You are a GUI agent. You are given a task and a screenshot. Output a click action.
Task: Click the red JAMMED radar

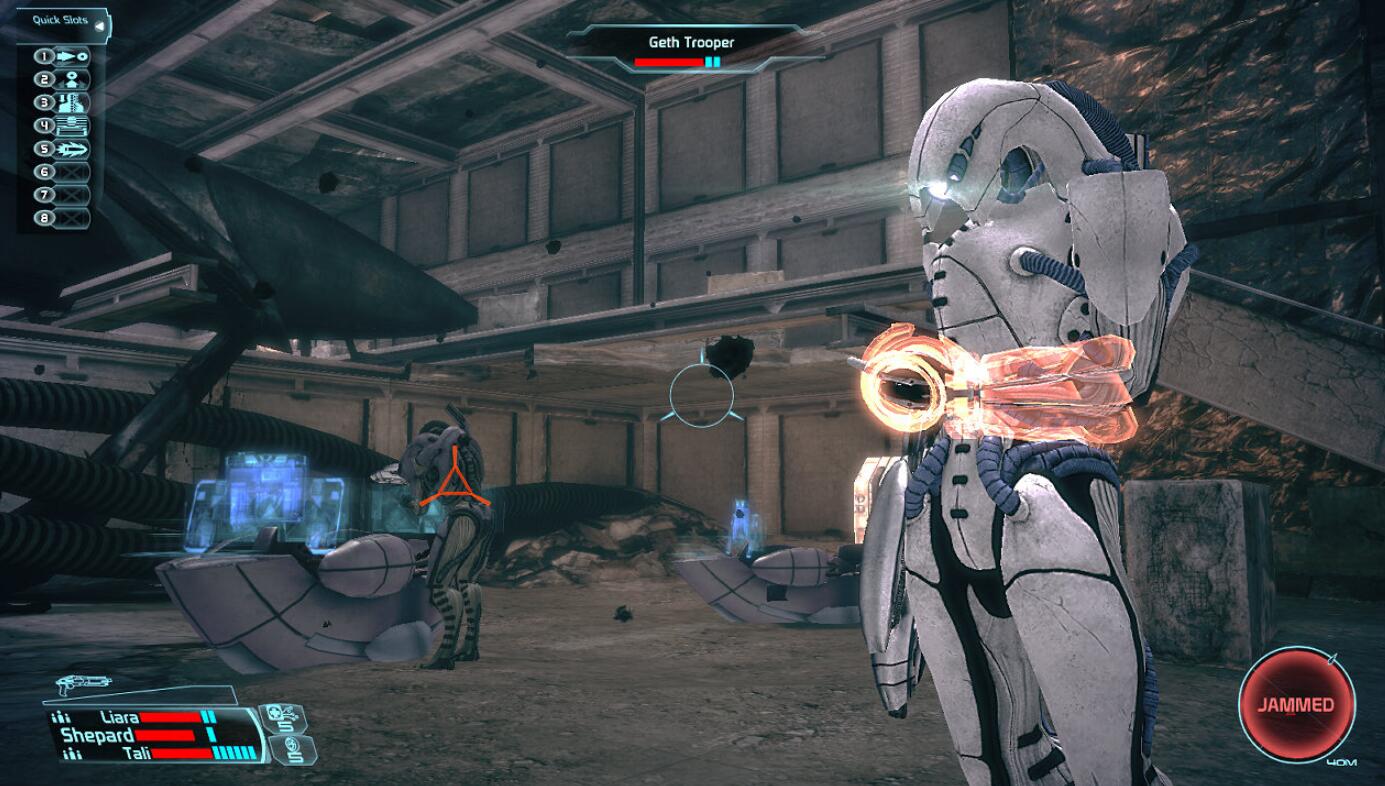(x=1296, y=705)
